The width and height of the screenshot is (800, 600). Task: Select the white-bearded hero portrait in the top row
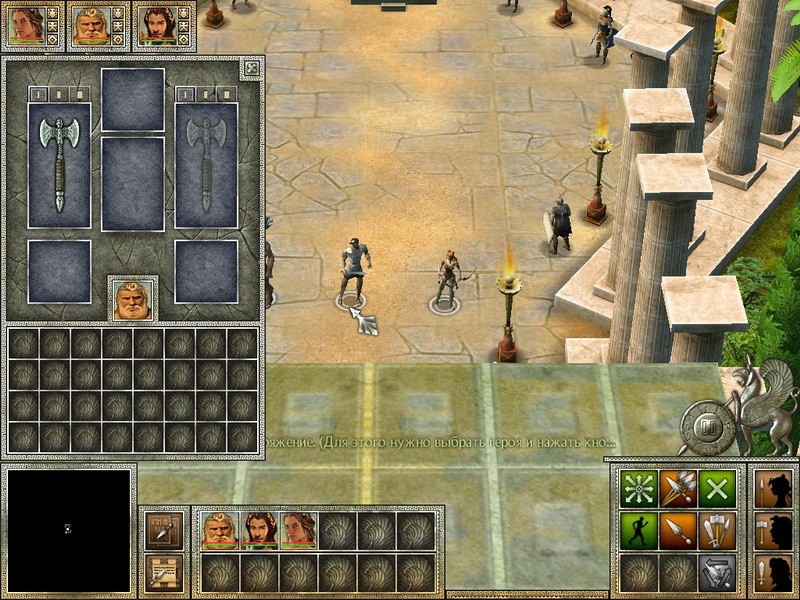tap(88, 25)
